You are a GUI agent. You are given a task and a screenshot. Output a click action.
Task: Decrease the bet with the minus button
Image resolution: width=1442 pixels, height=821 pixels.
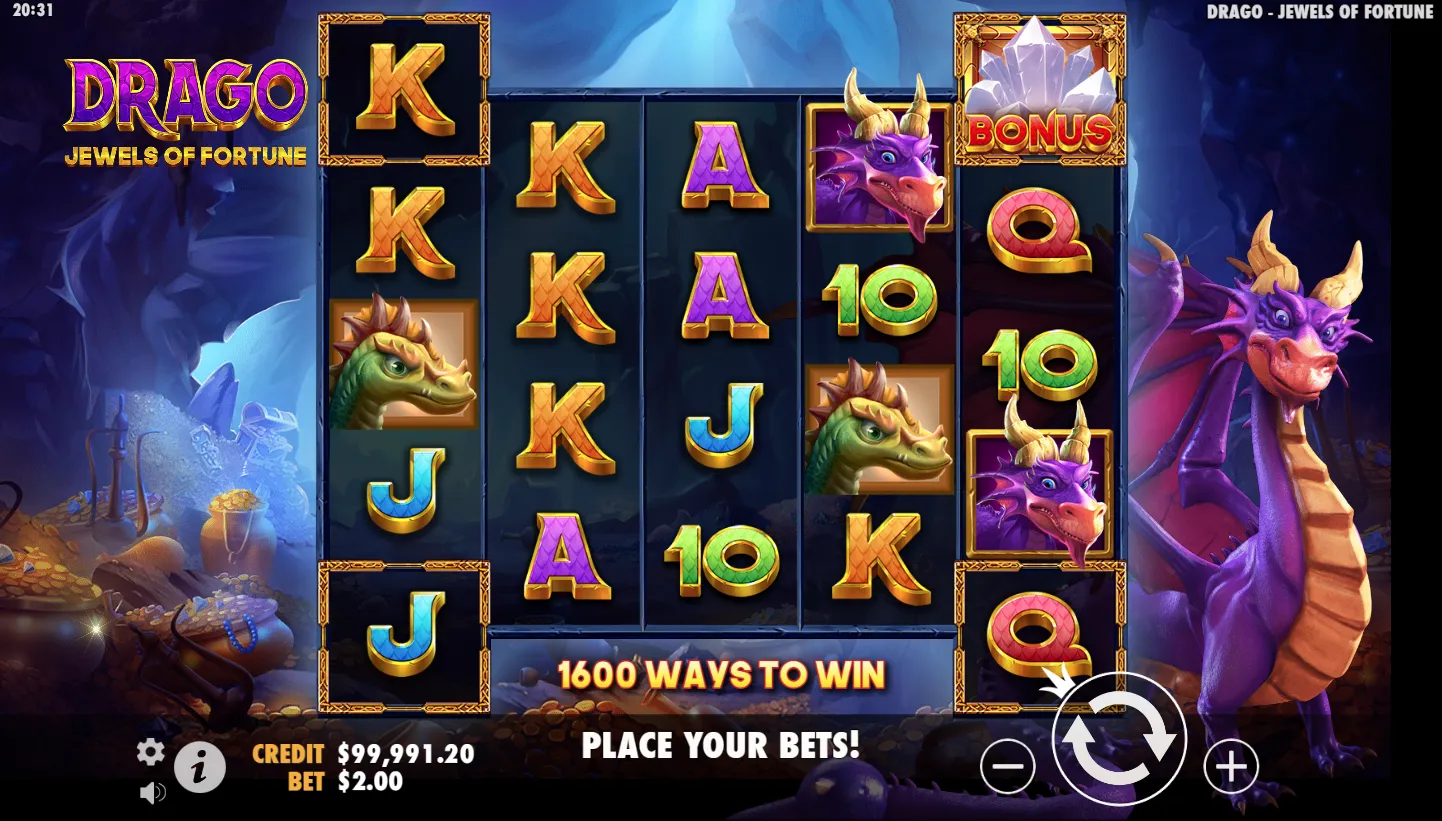tap(1008, 767)
